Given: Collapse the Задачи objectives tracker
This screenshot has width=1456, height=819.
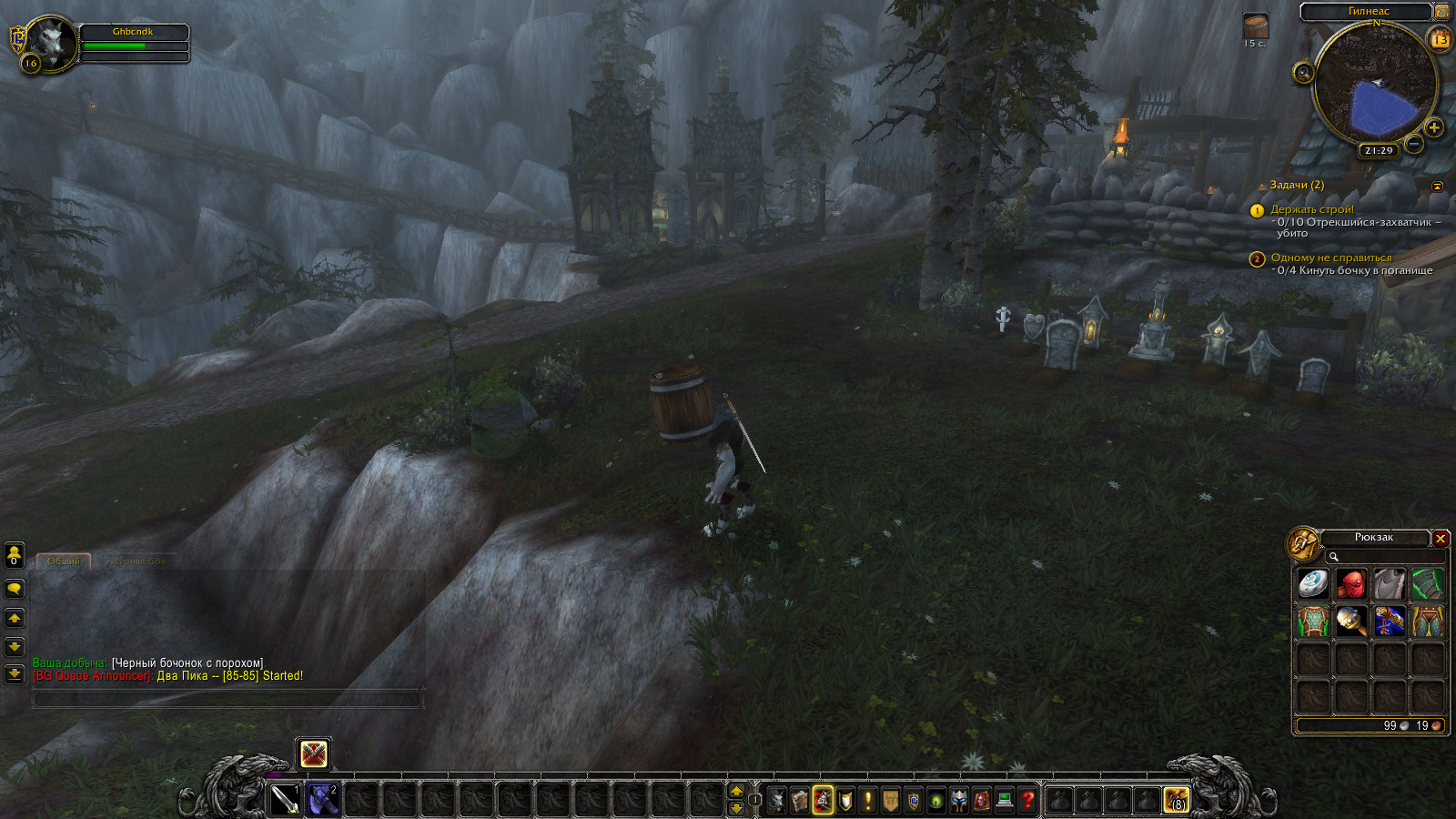Looking at the screenshot, I should coord(1438,186).
